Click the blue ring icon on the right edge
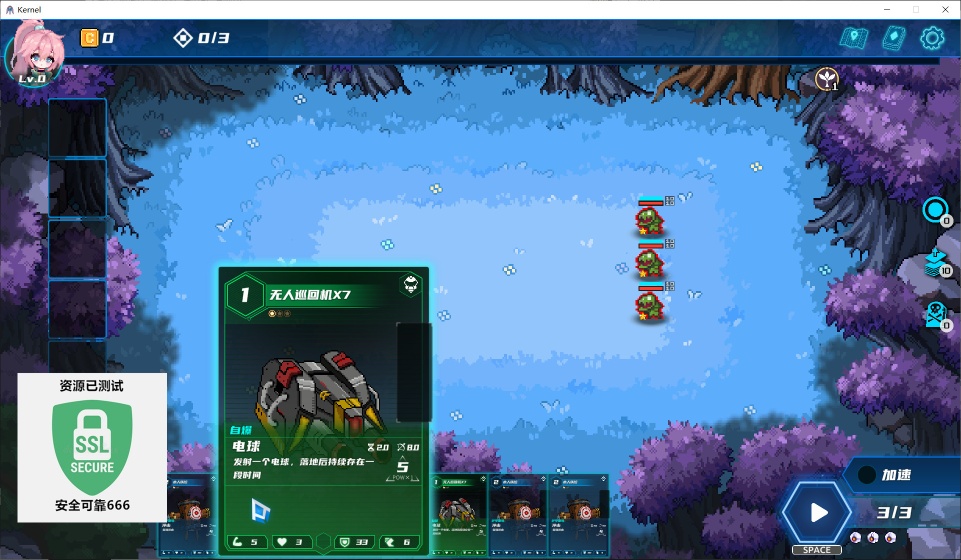 point(935,210)
